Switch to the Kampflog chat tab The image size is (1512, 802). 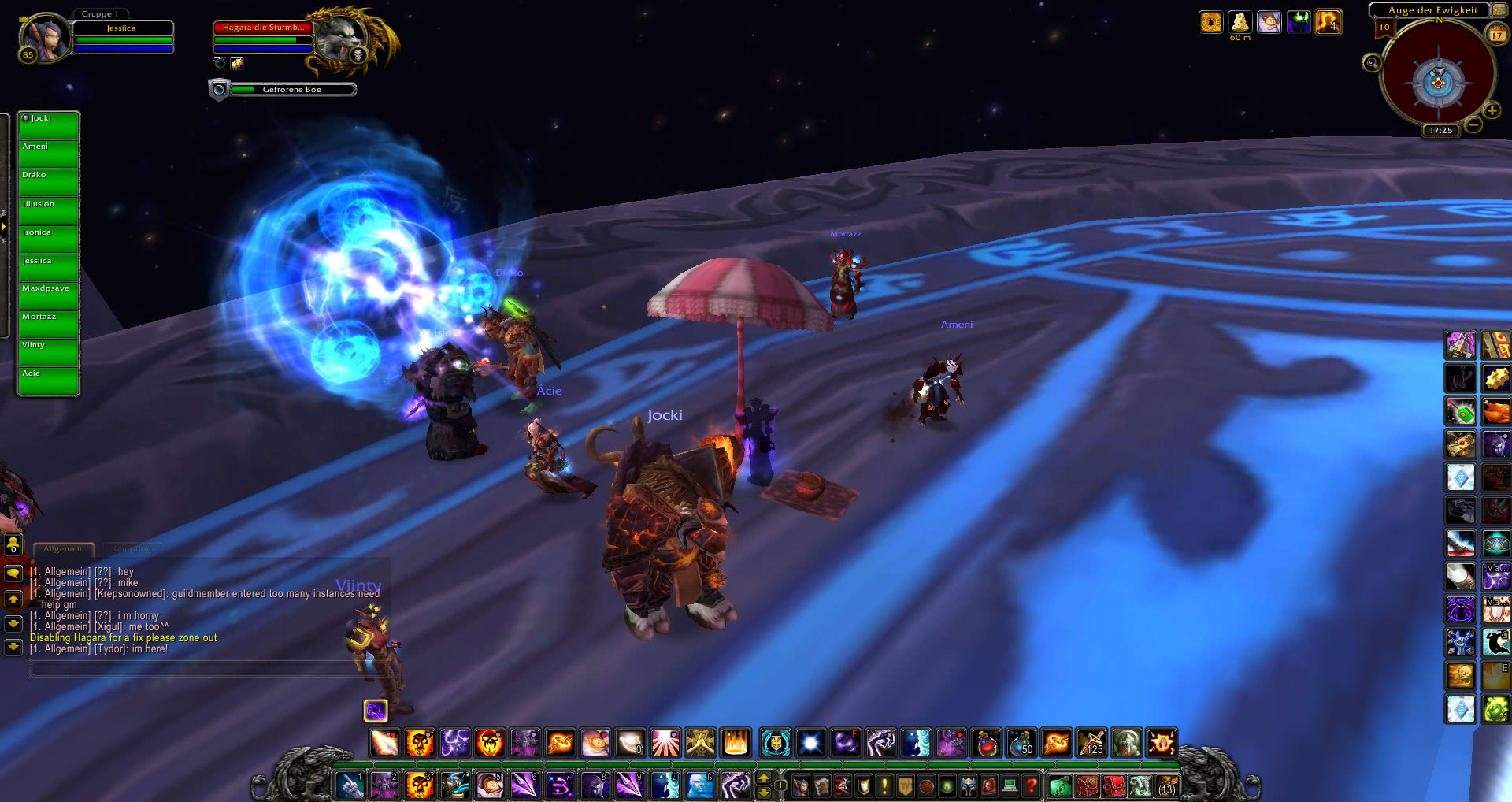132,549
